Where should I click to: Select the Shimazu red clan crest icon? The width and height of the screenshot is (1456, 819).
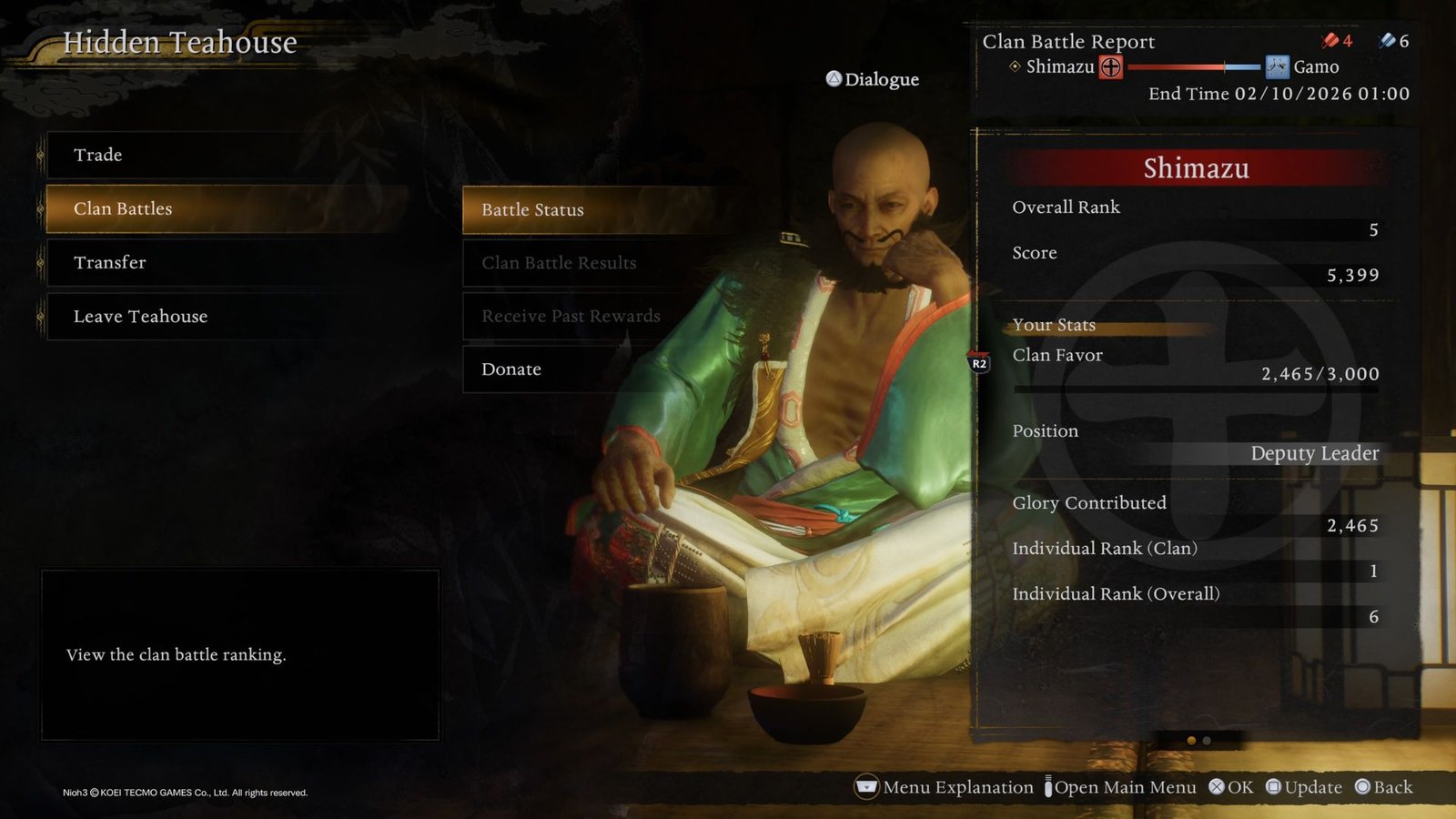(1110, 66)
